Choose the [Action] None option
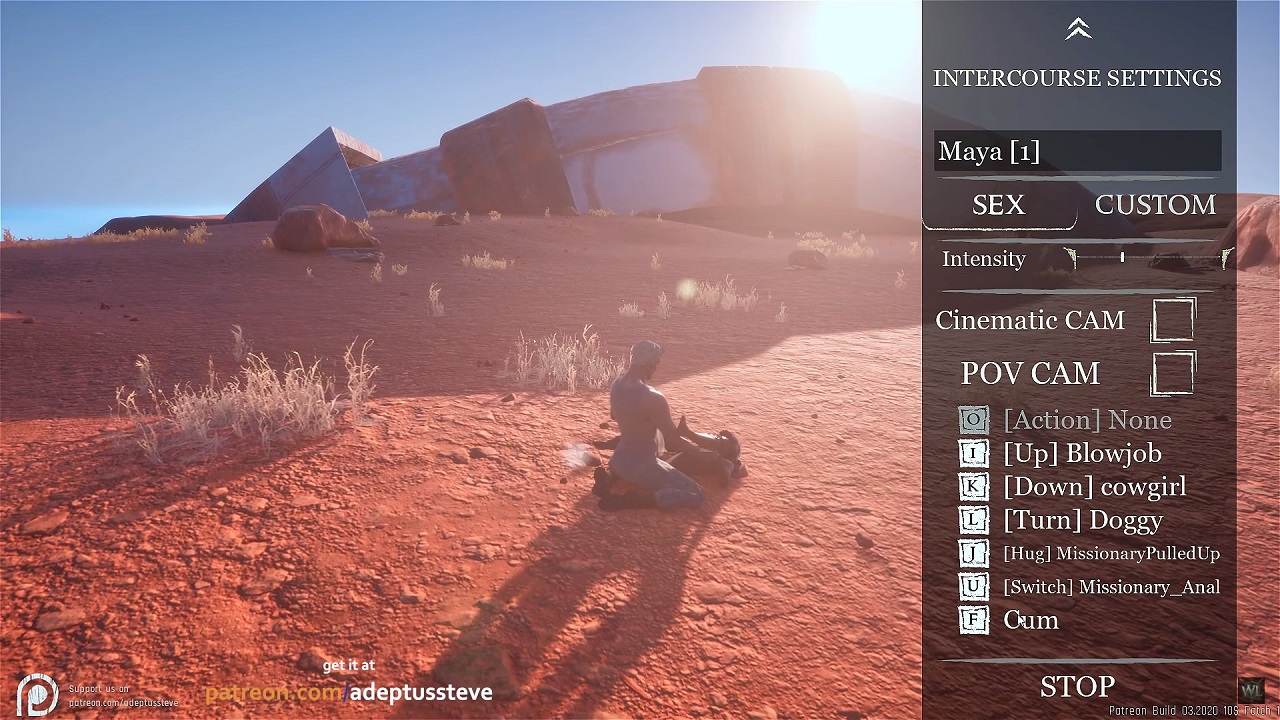1280x720 pixels. [1086, 420]
